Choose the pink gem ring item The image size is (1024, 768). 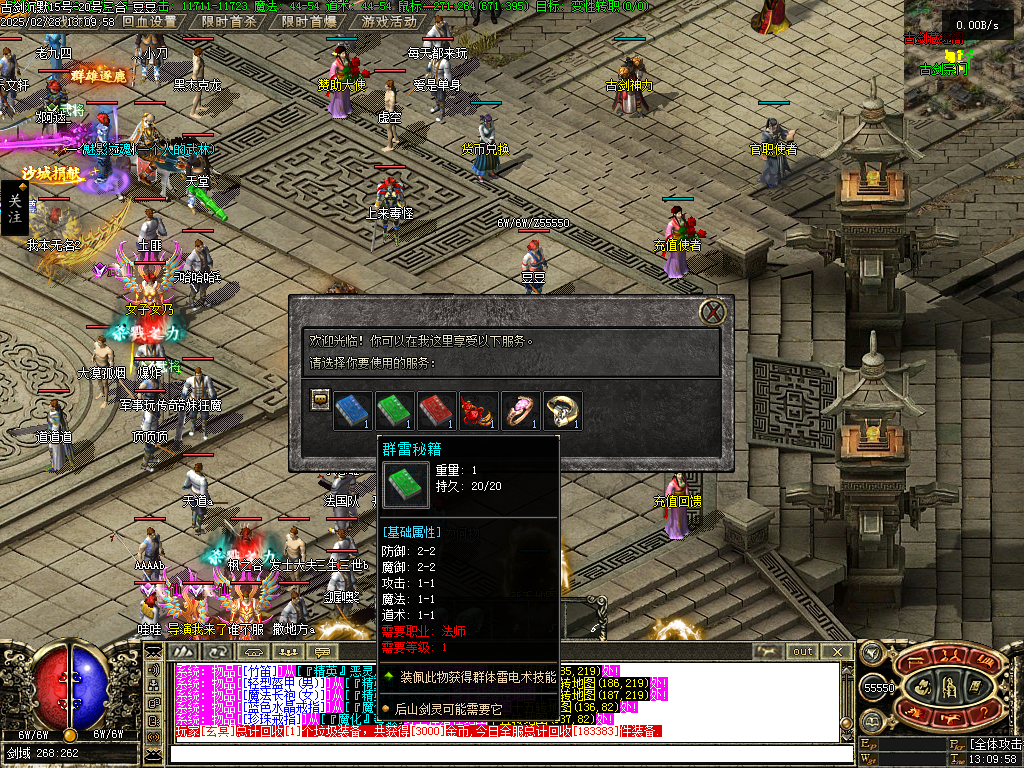pyautogui.click(x=520, y=410)
